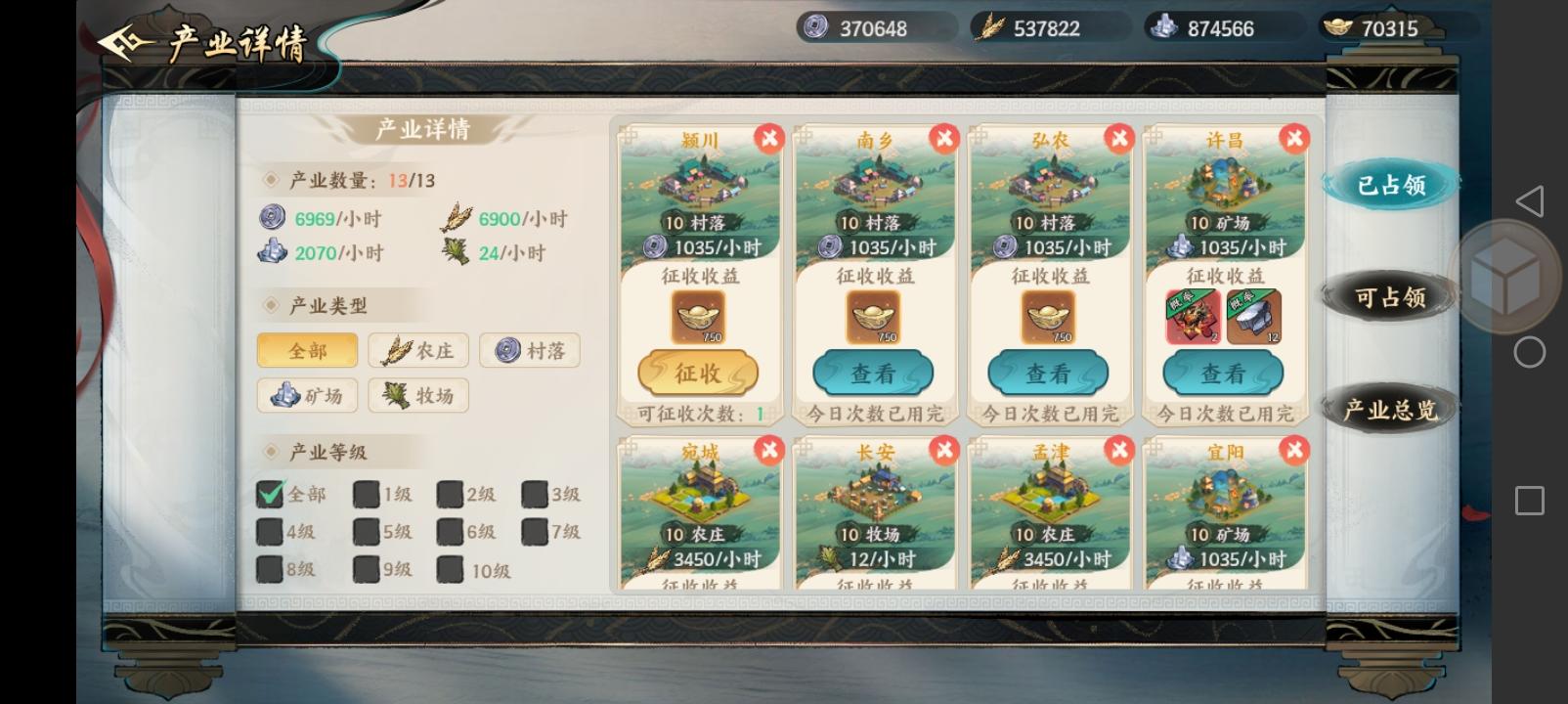Click the gold ingot reward icon on 颍川 card

(x=698, y=316)
